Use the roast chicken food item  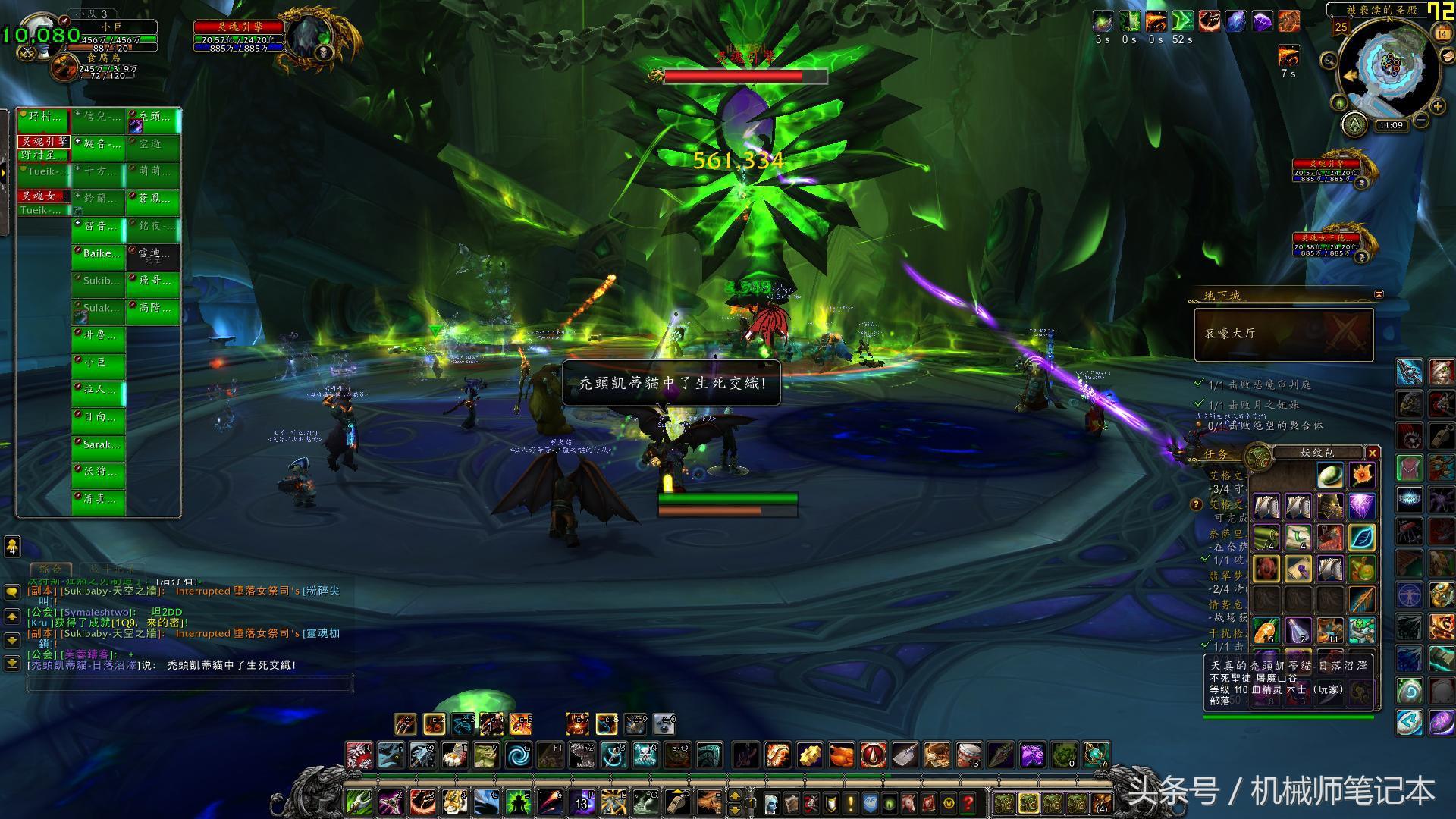[842, 755]
